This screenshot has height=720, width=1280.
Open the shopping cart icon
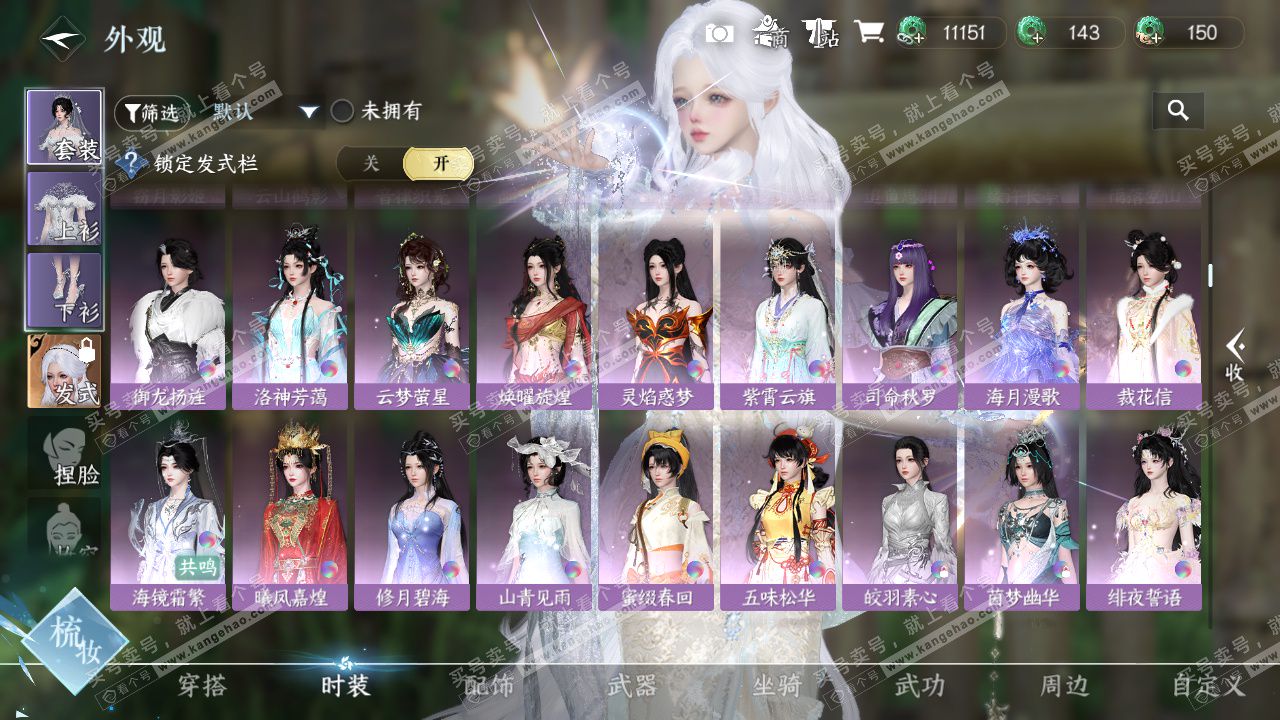pyautogui.click(x=869, y=33)
